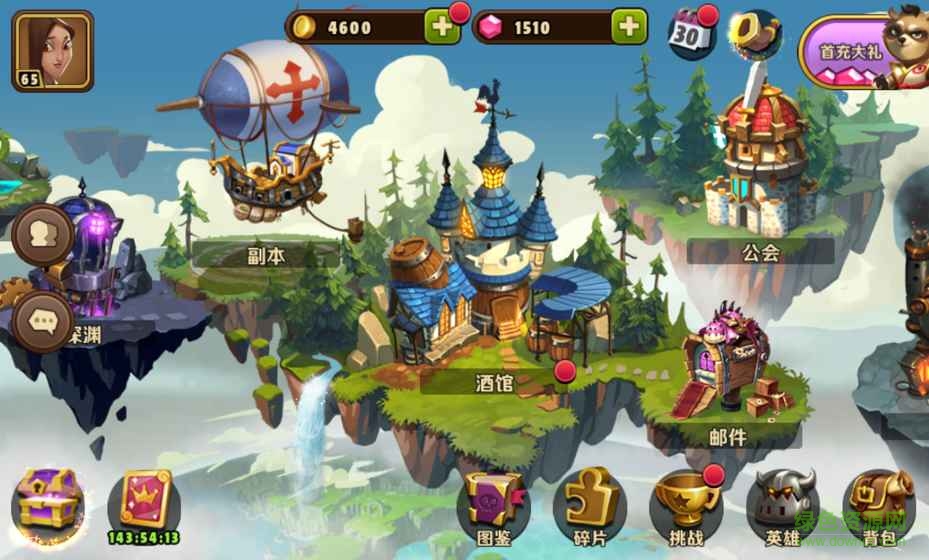
Task: Open the 挑战 challenge trophy
Action: pos(685,505)
